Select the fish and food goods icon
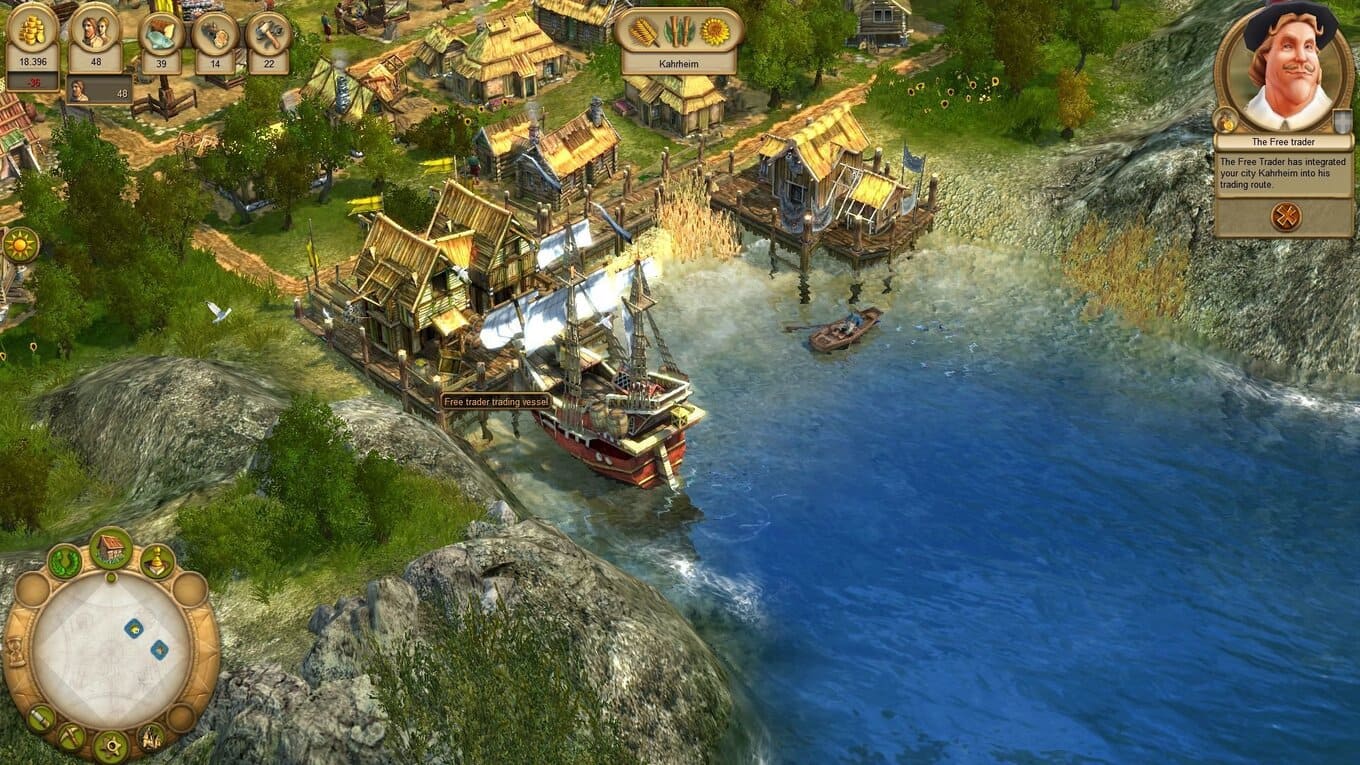1360x765 pixels. point(161,33)
